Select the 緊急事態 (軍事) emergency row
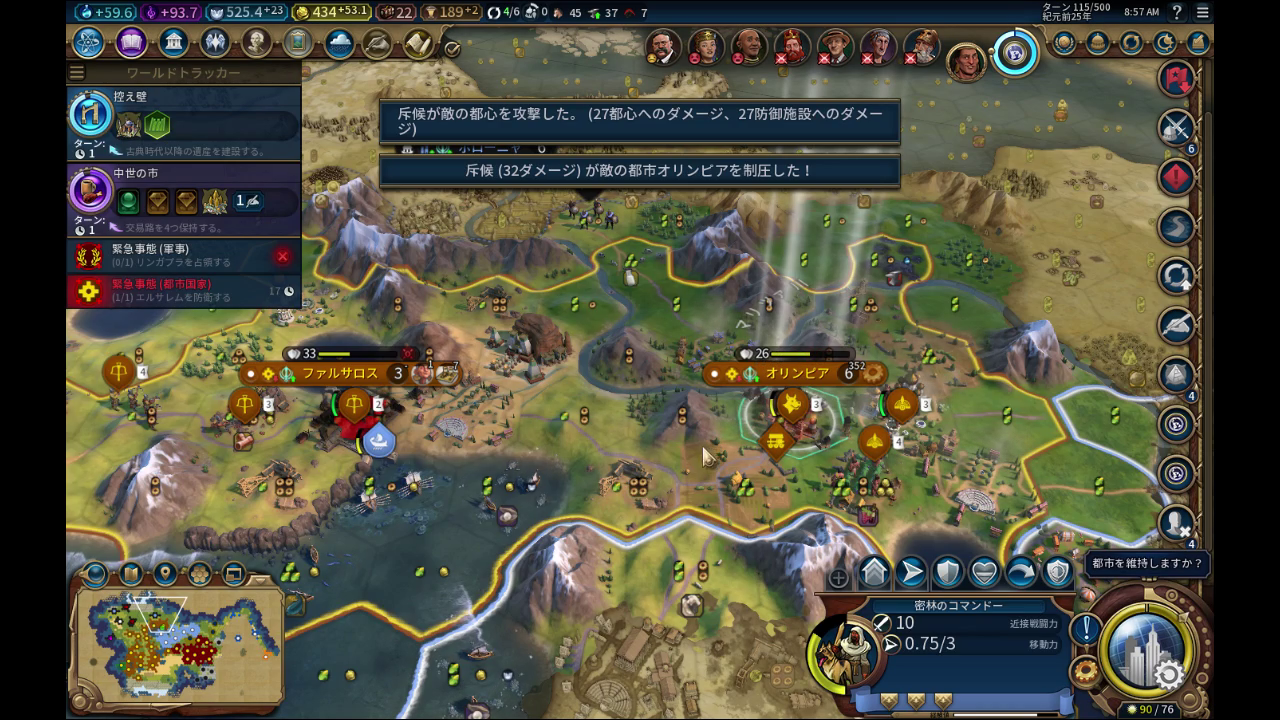 [180, 256]
